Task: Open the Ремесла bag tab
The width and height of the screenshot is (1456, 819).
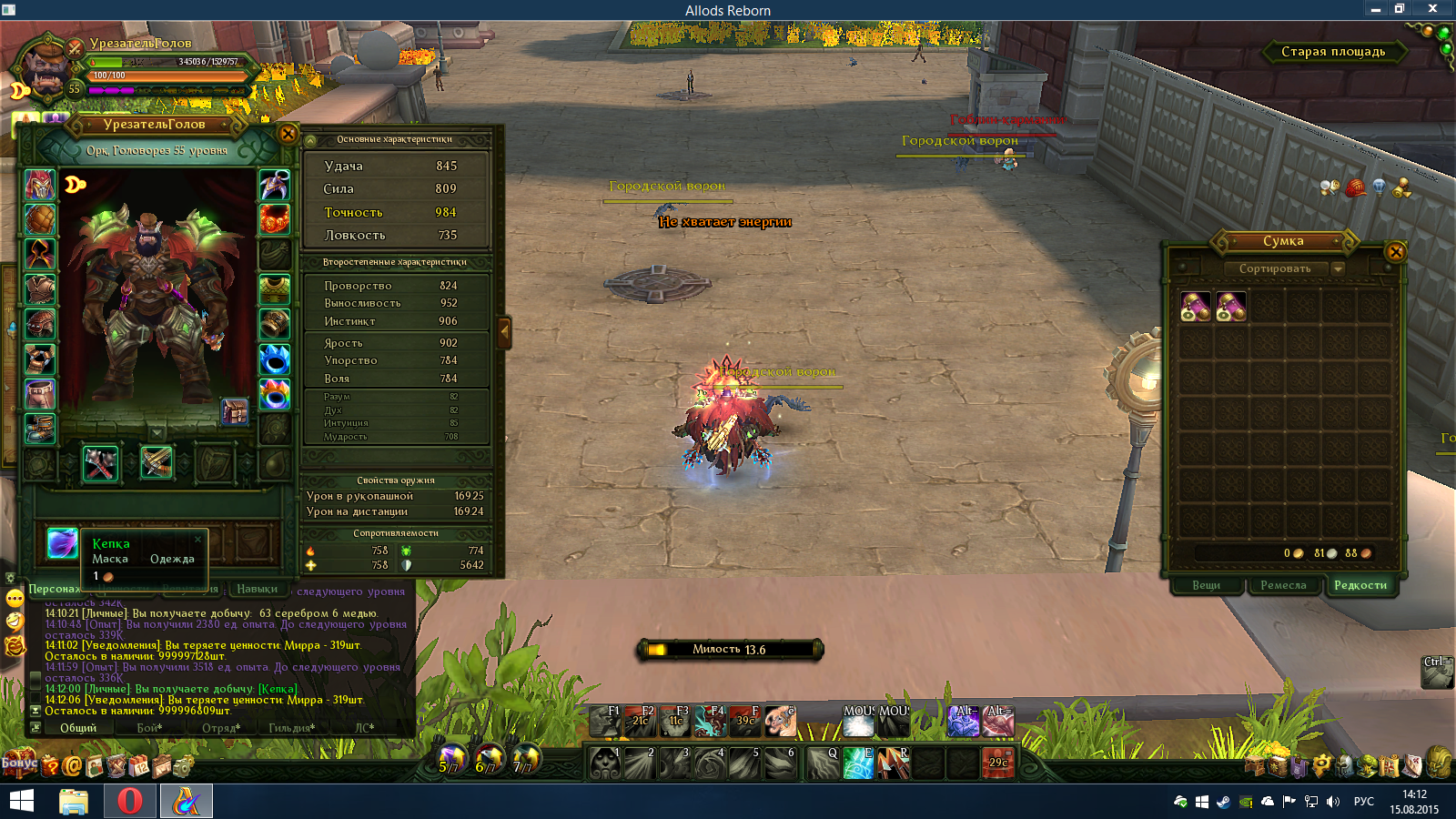Action: point(1283,585)
